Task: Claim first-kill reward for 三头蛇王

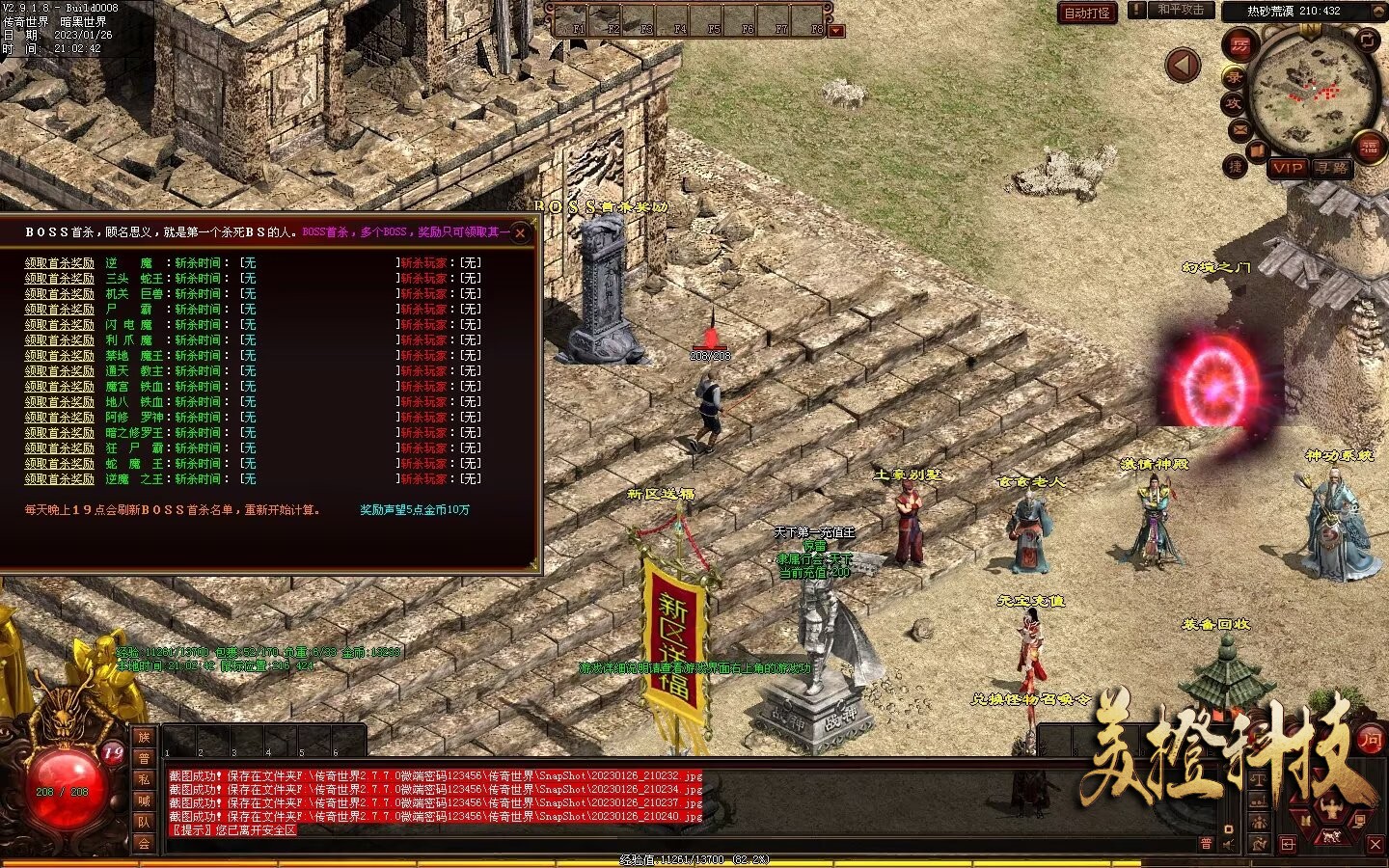Action: [x=60, y=279]
